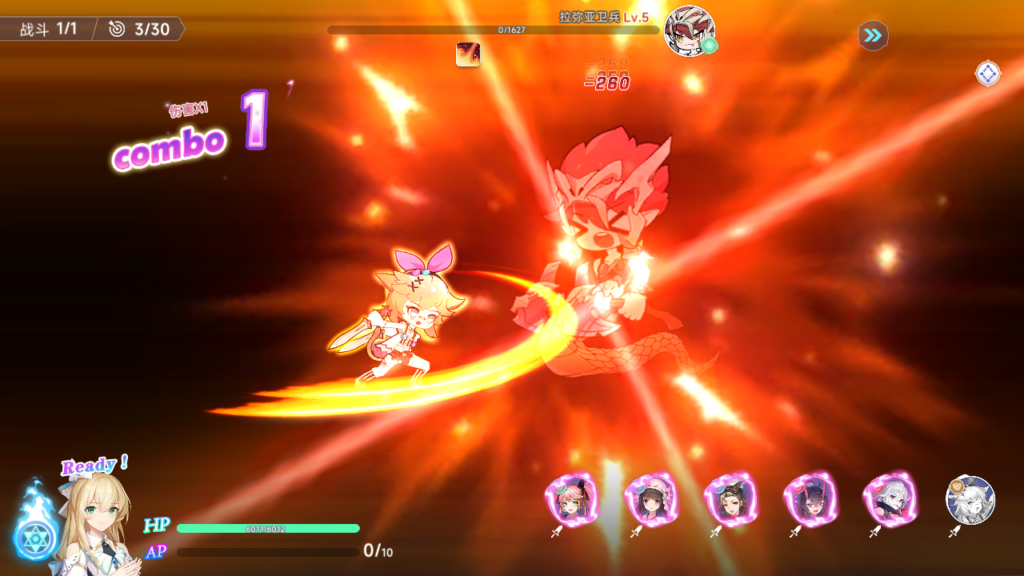Activate the blue flame hexagram skill
Image resolution: width=1024 pixels, height=576 pixels.
[36, 536]
